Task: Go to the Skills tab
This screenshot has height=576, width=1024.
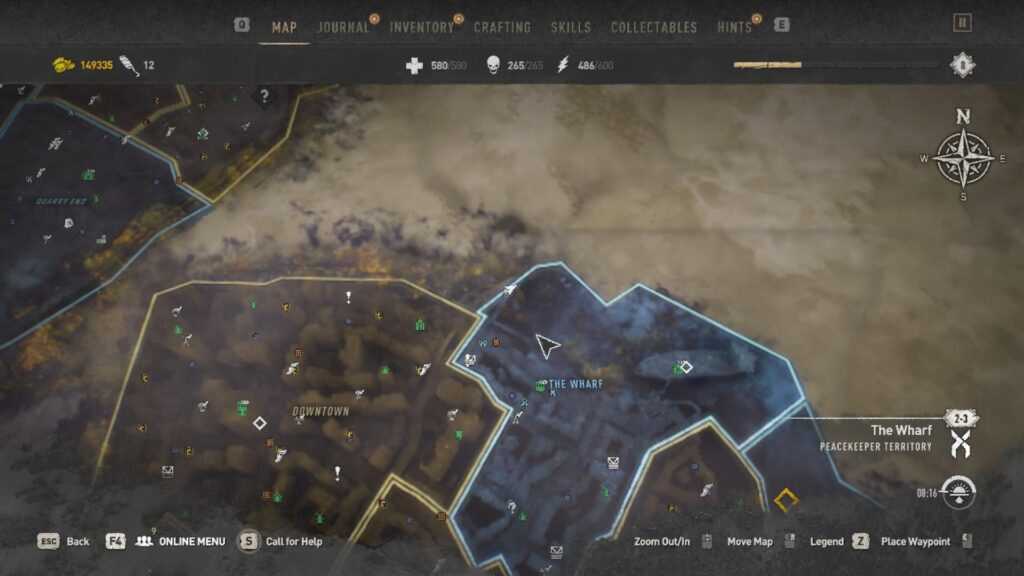Action: [x=571, y=27]
